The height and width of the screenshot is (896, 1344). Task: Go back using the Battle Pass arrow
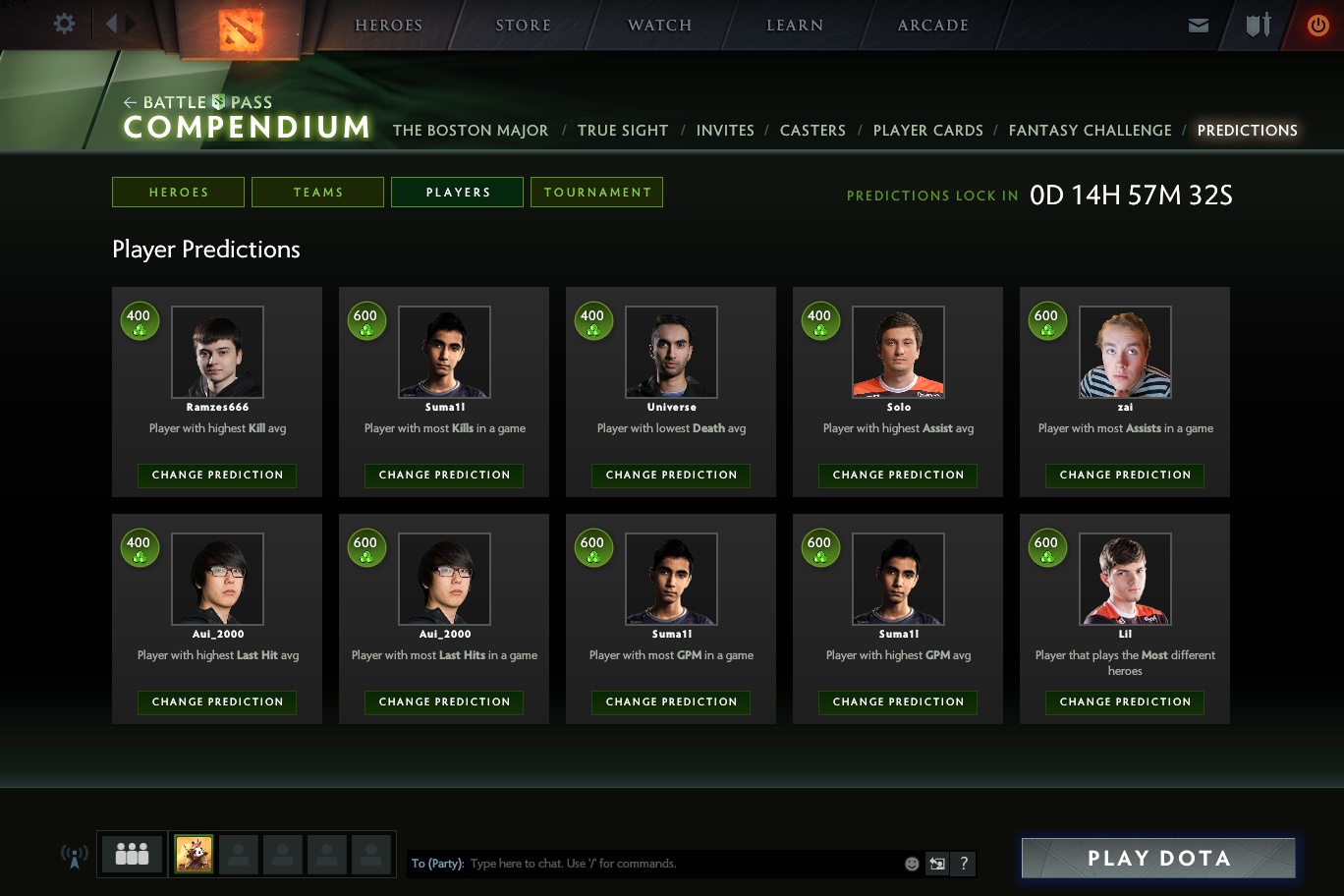coord(130,102)
